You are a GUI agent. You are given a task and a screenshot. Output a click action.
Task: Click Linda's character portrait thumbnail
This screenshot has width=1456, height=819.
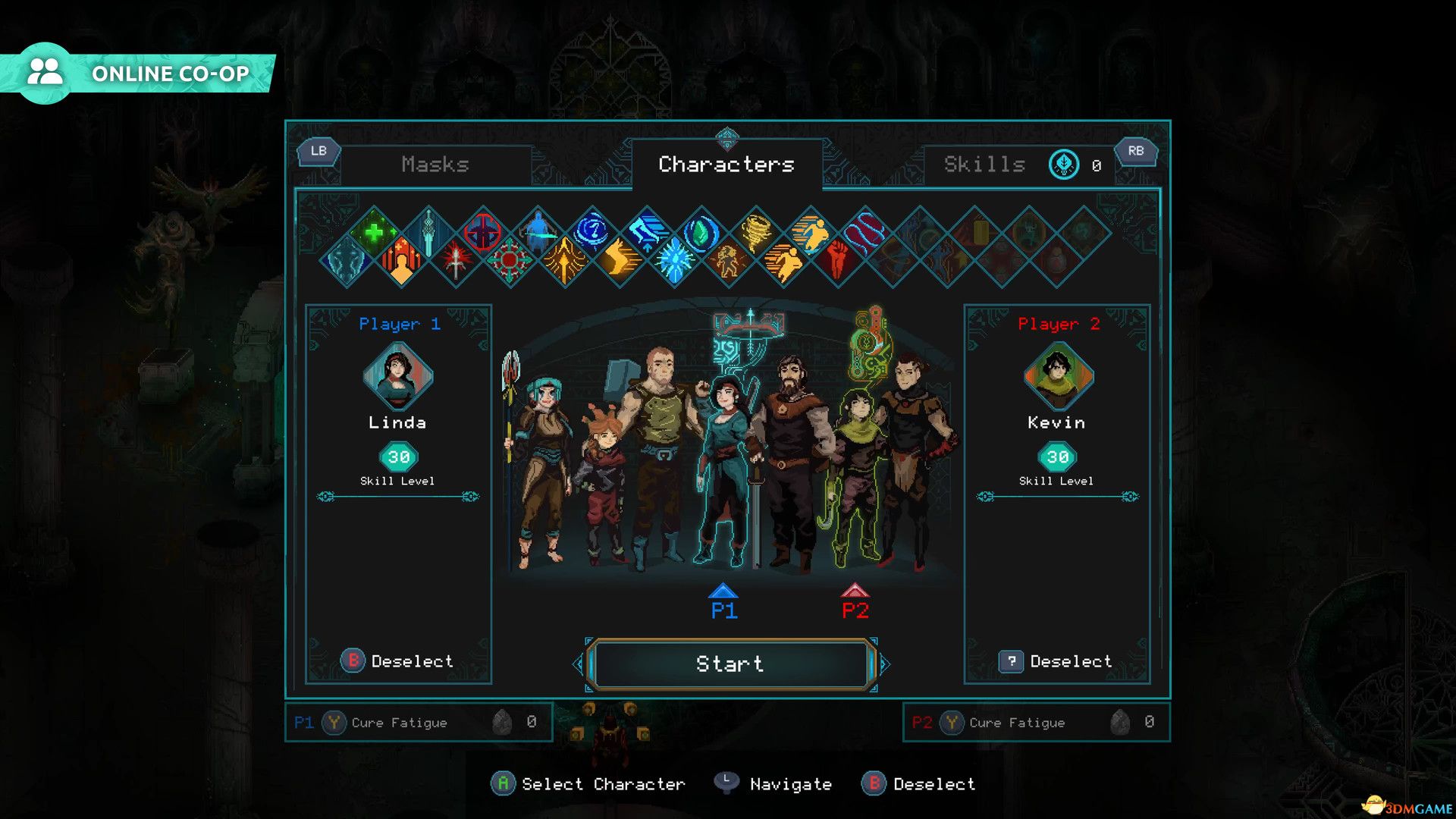398,379
